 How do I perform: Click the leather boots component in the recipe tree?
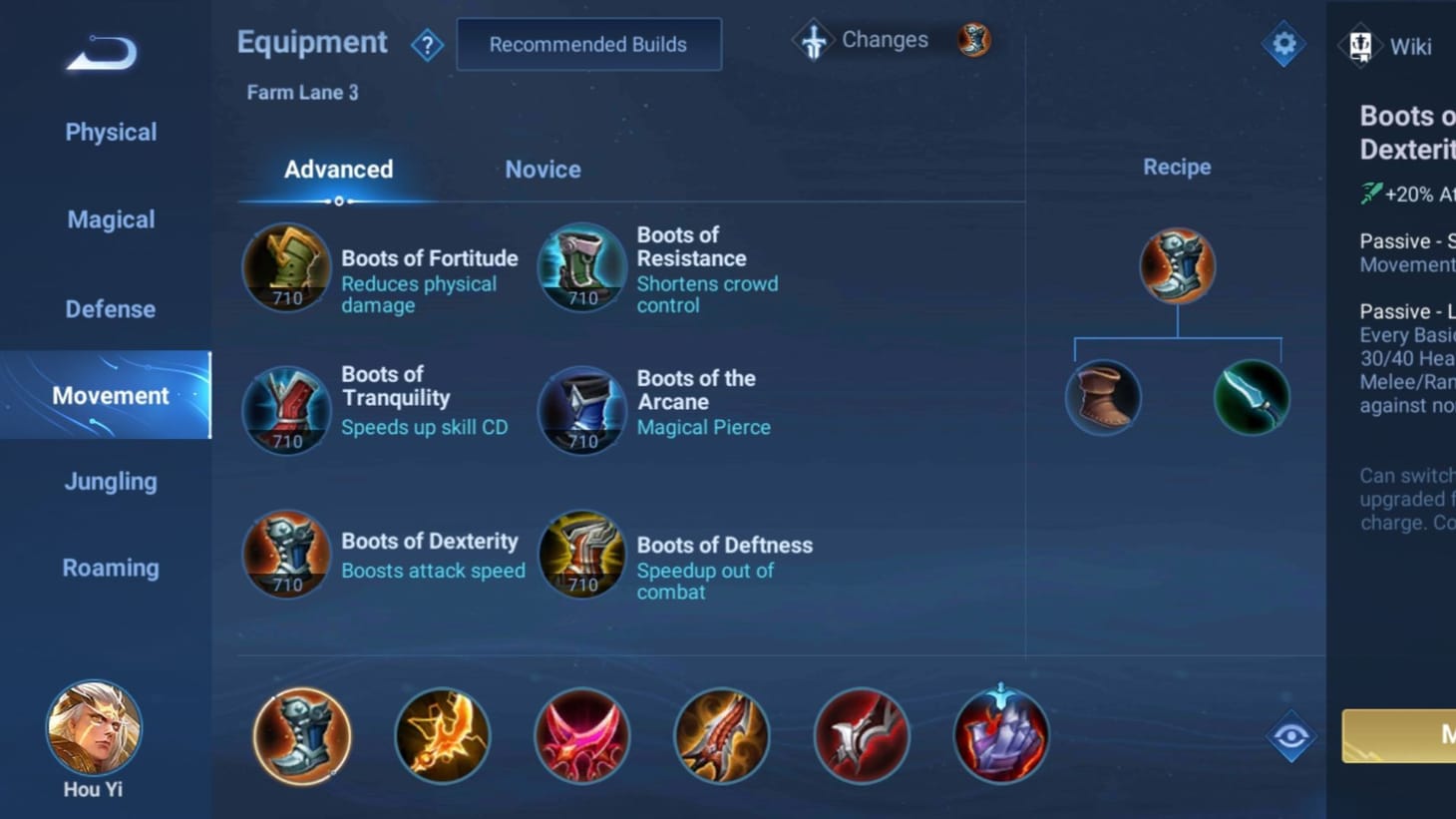[1103, 397]
